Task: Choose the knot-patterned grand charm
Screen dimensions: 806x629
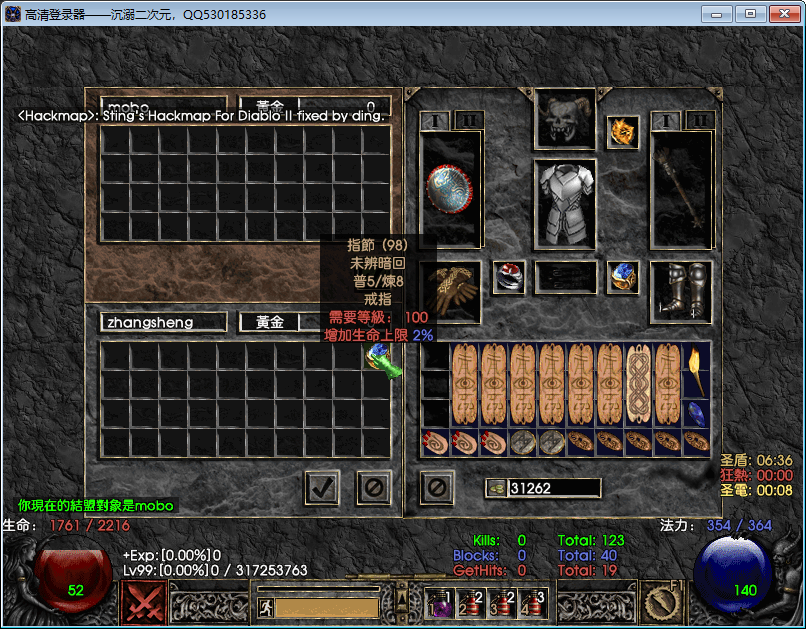Action: 639,385
